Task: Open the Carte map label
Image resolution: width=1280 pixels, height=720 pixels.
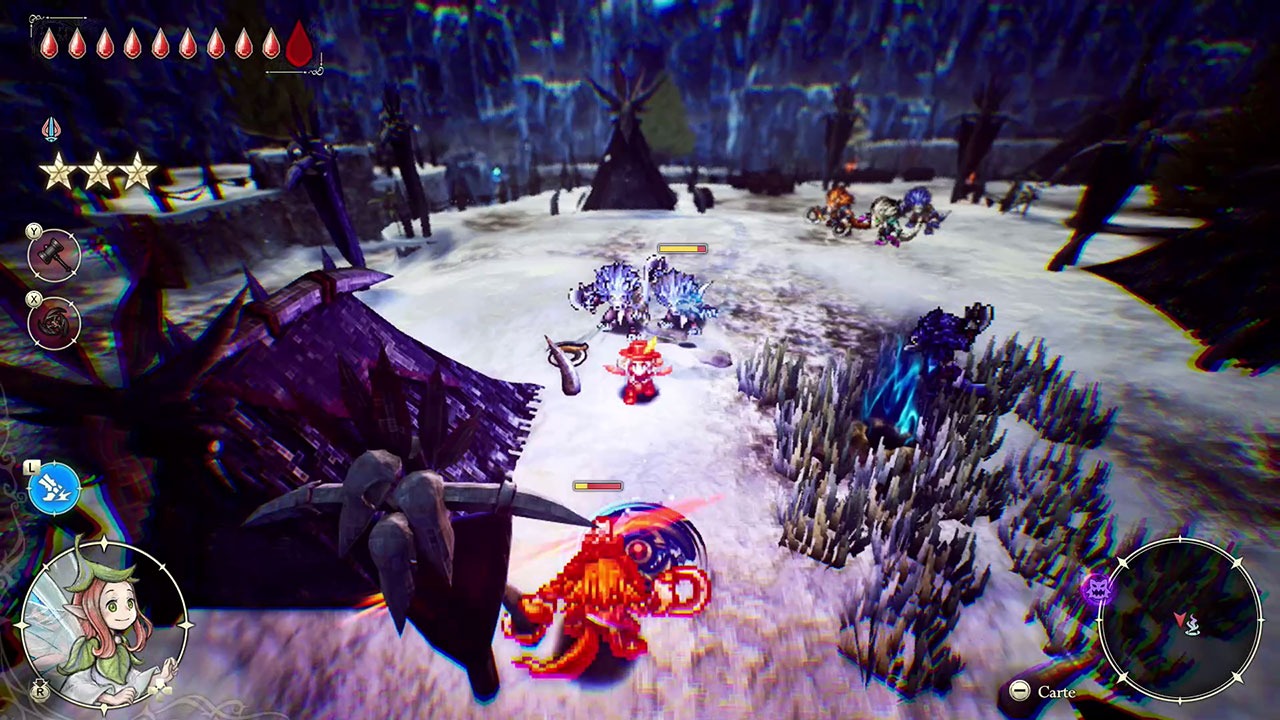Action: pos(1056,692)
